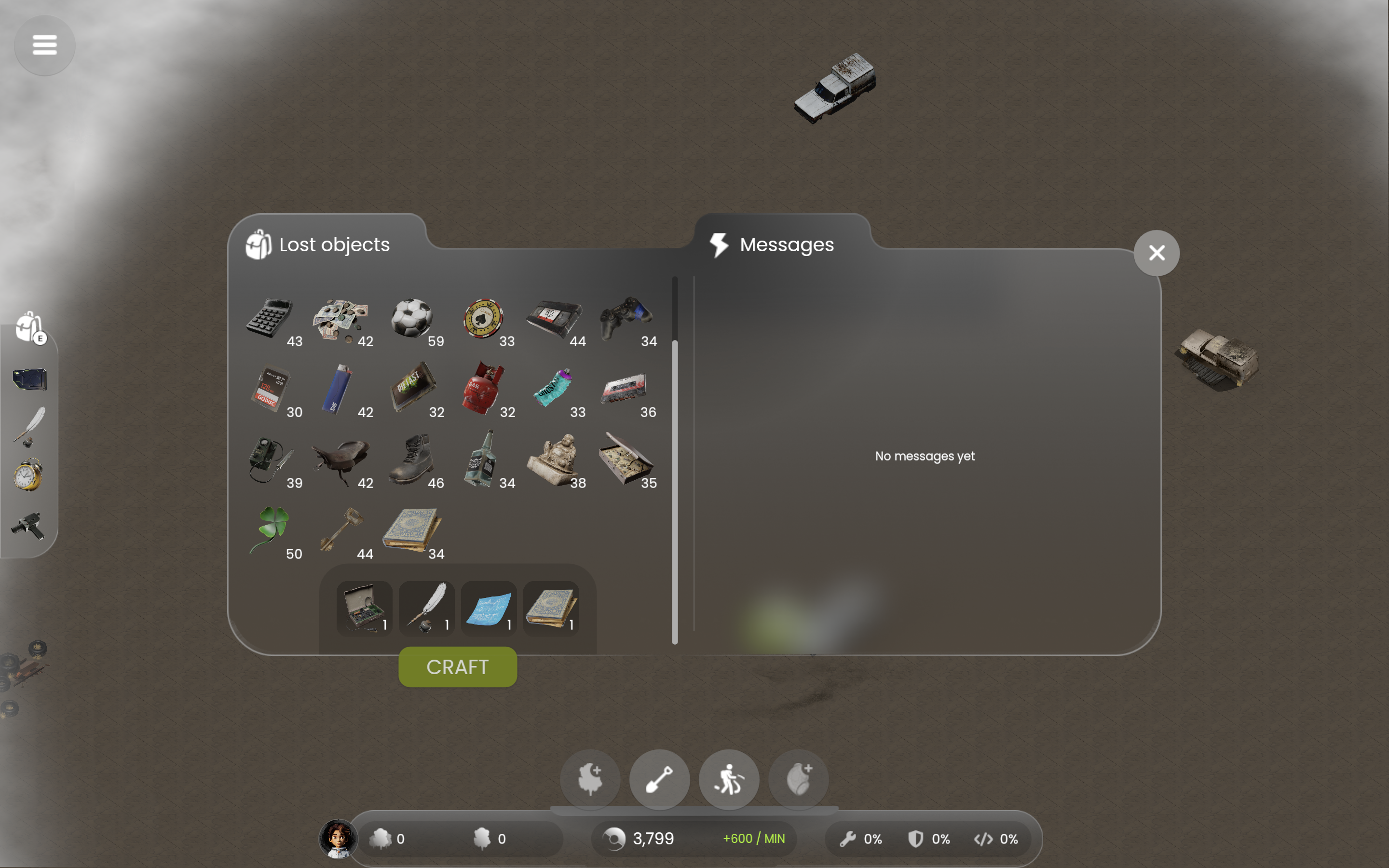This screenshot has height=868, width=1389.
Task: Click the player avatar portrait
Action: pyautogui.click(x=338, y=839)
